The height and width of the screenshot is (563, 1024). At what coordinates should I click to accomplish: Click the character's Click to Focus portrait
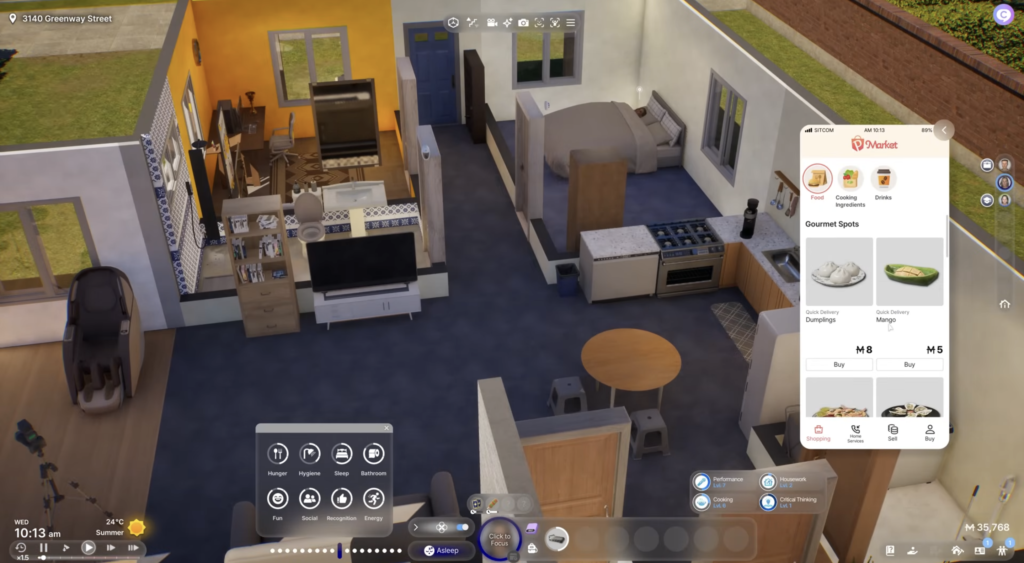[x=500, y=538]
